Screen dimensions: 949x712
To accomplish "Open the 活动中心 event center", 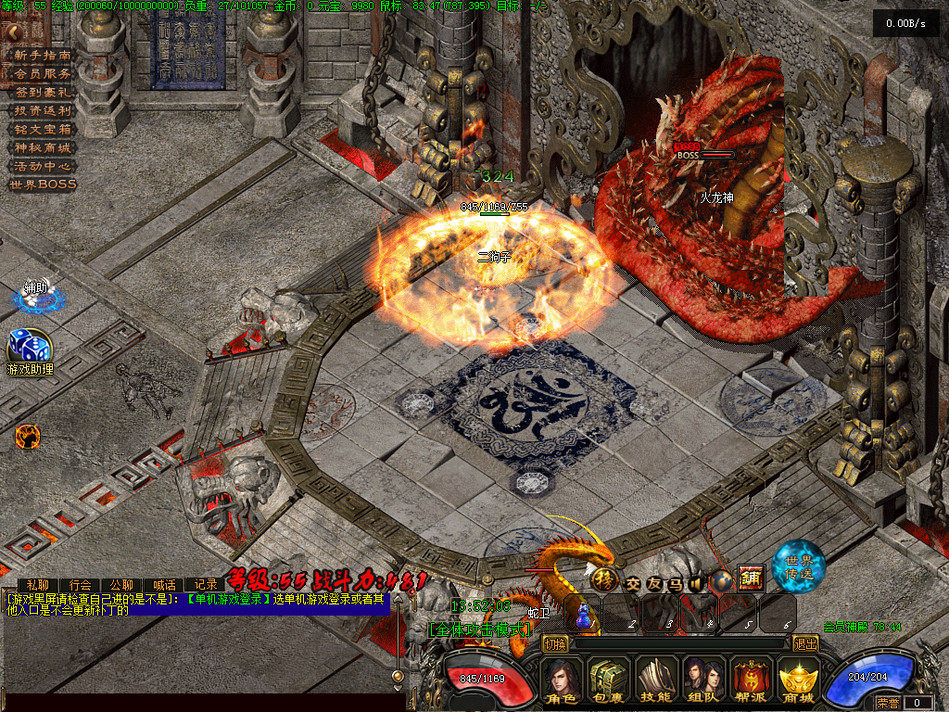I will coord(42,166).
